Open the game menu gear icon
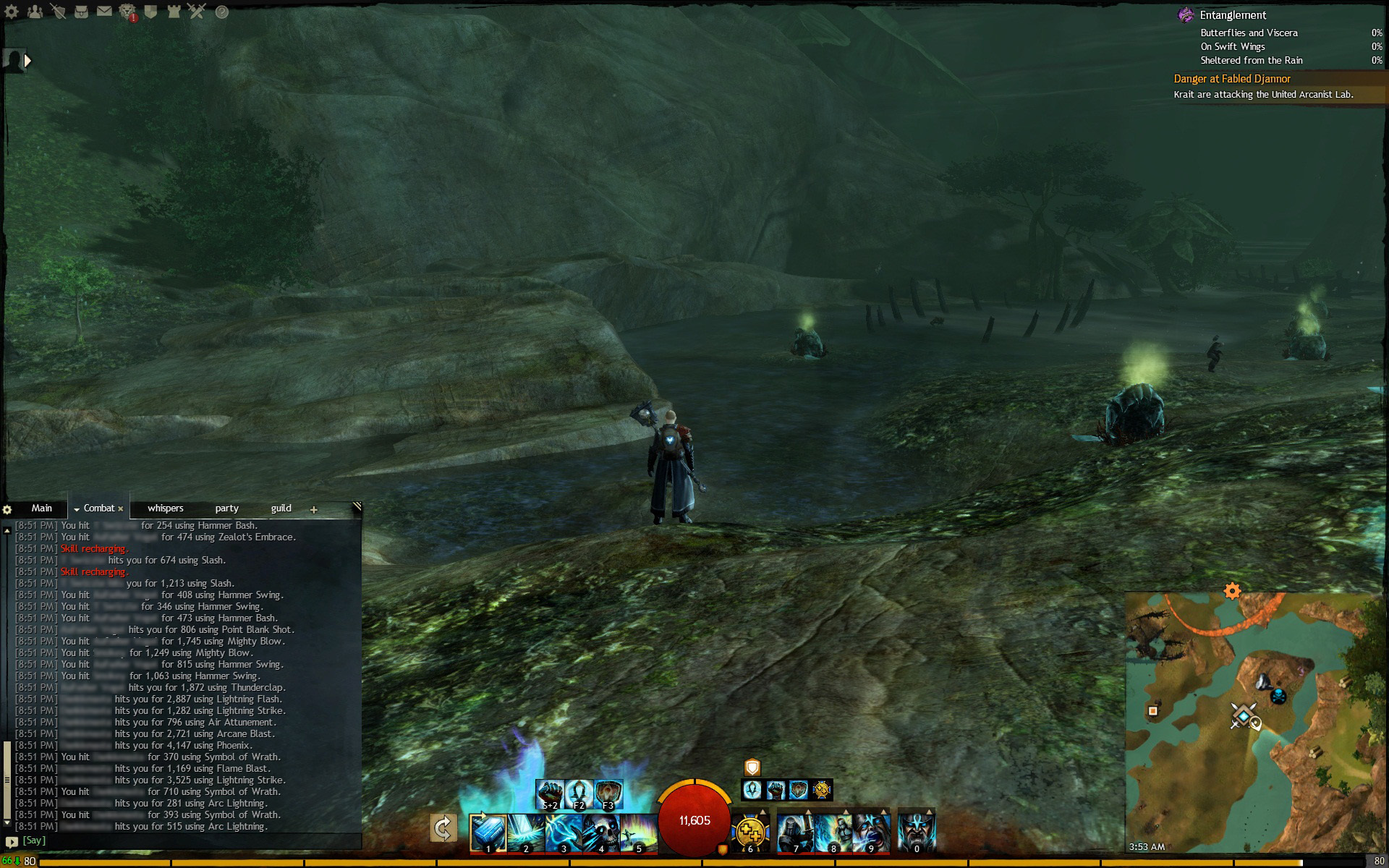The width and height of the screenshot is (1389, 868). point(12,12)
